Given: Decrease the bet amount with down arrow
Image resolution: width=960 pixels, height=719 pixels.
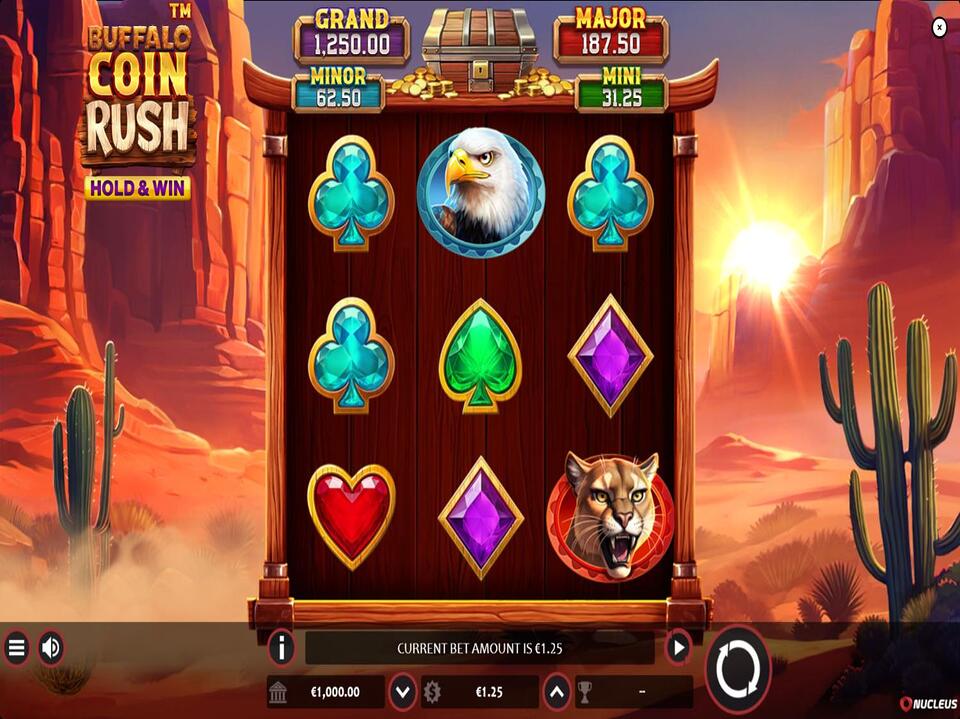Looking at the screenshot, I should [x=402, y=691].
